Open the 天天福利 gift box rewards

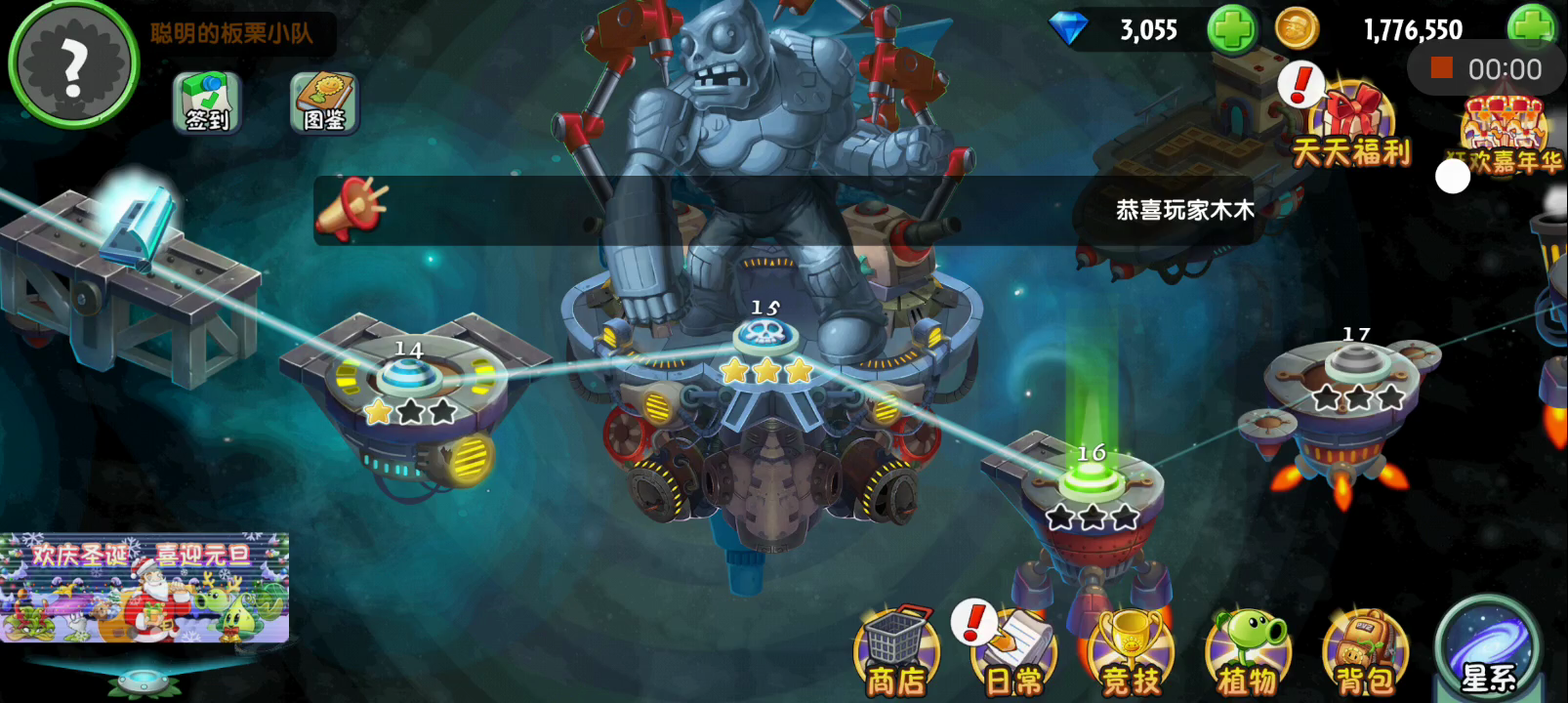(1351, 127)
